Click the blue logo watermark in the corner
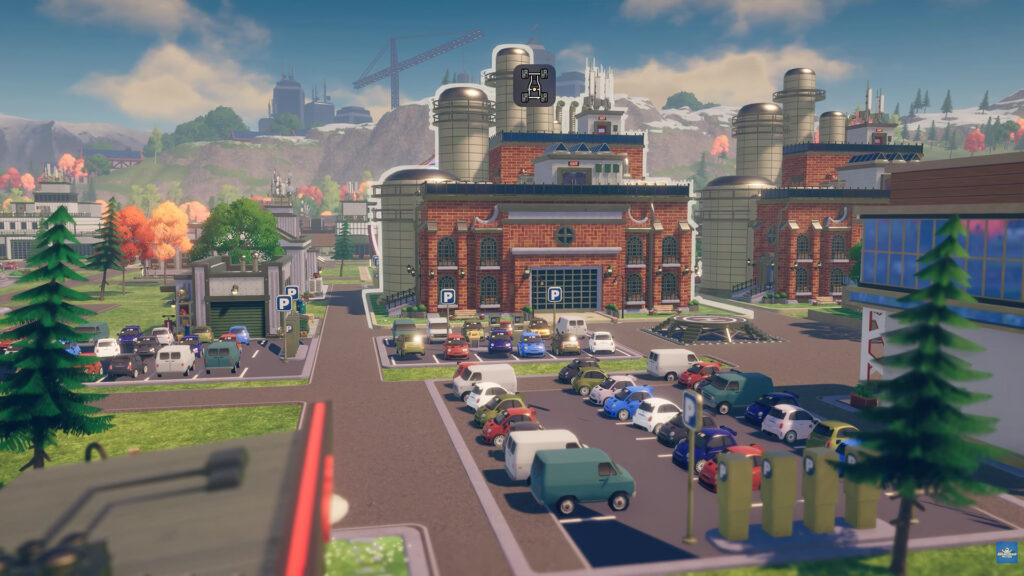Image resolution: width=1024 pixels, height=576 pixels. click(1005, 553)
